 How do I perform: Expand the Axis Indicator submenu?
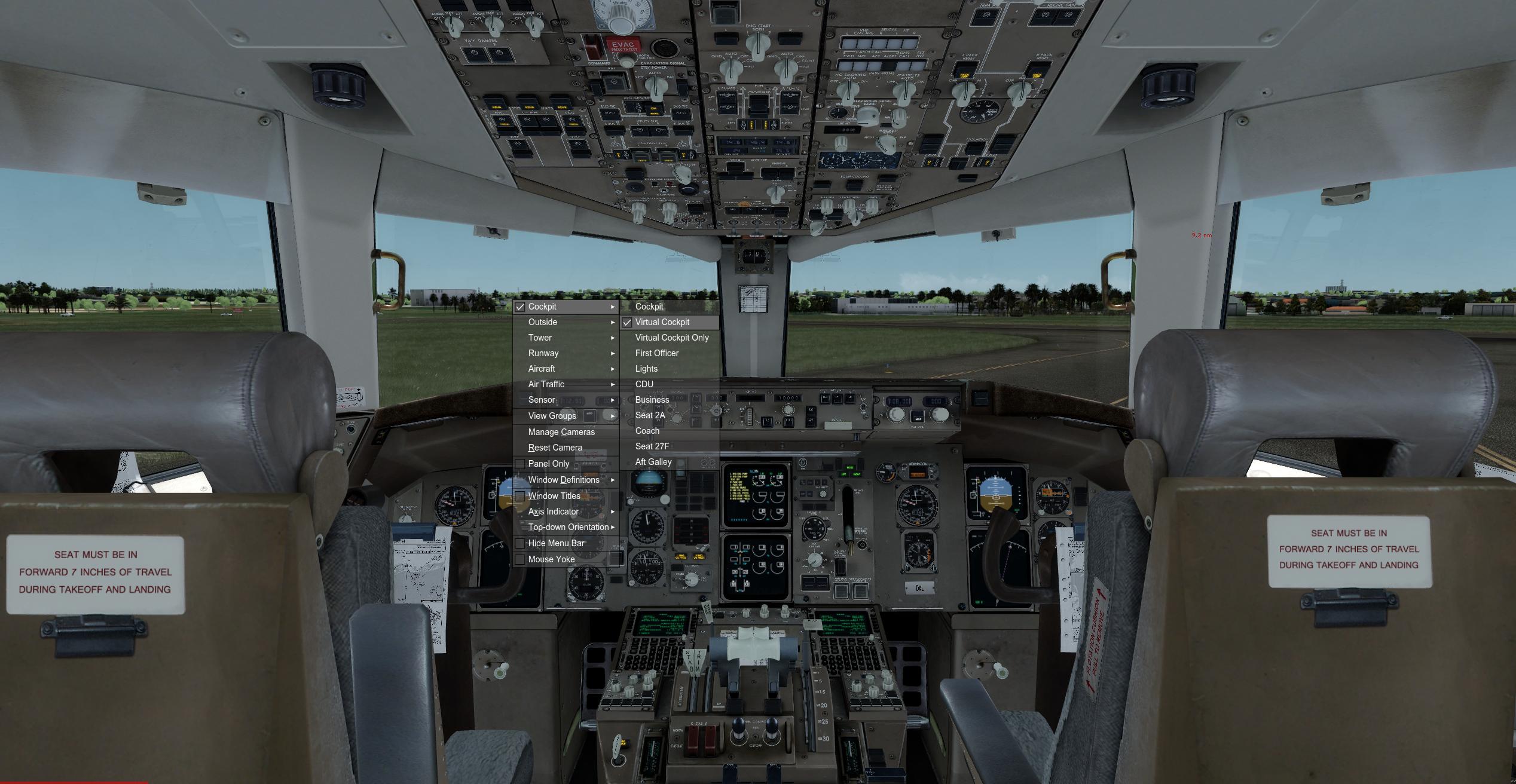click(x=552, y=512)
